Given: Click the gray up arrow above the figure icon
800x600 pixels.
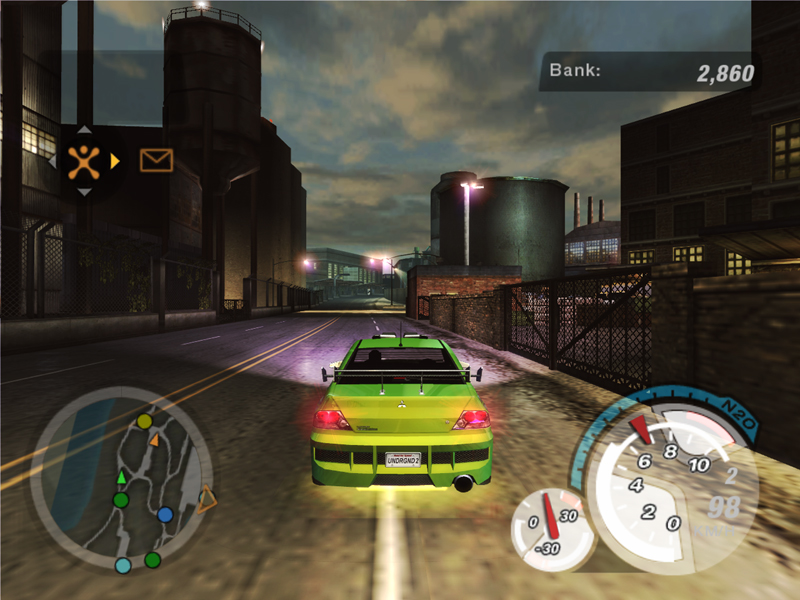Looking at the screenshot, I should point(84,129).
